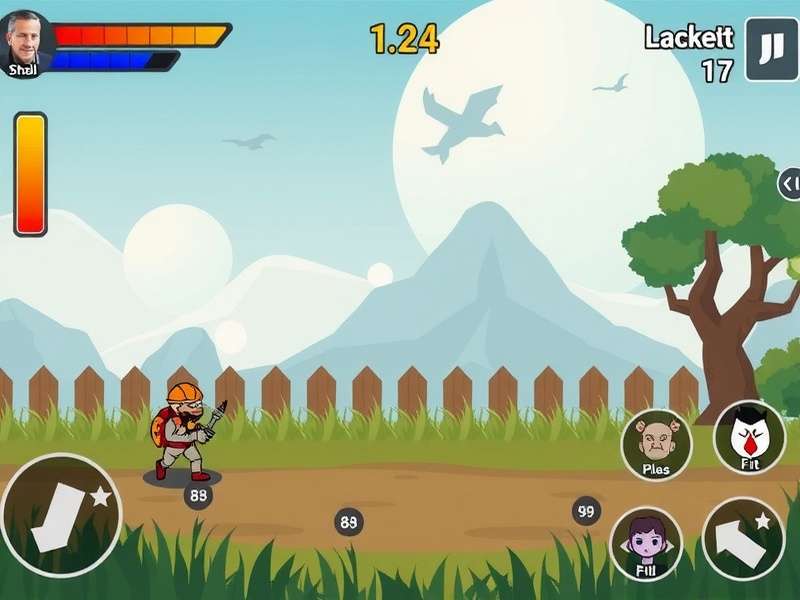Tap the player portrait labeled Shal
Image resolution: width=800 pixels, height=600 pixels.
[x=24, y=44]
